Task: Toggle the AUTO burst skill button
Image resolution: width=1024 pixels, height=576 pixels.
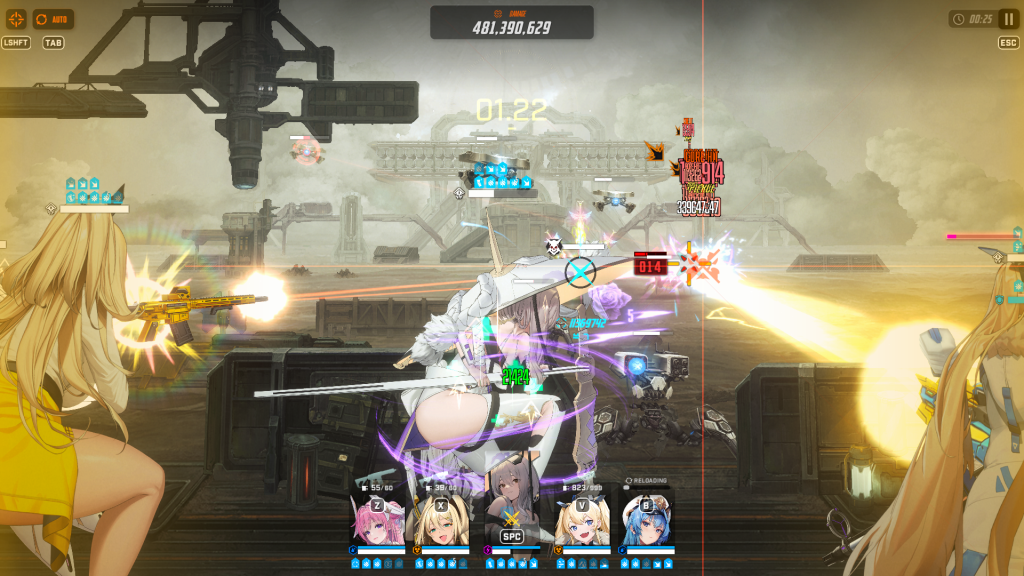Action: (53, 19)
